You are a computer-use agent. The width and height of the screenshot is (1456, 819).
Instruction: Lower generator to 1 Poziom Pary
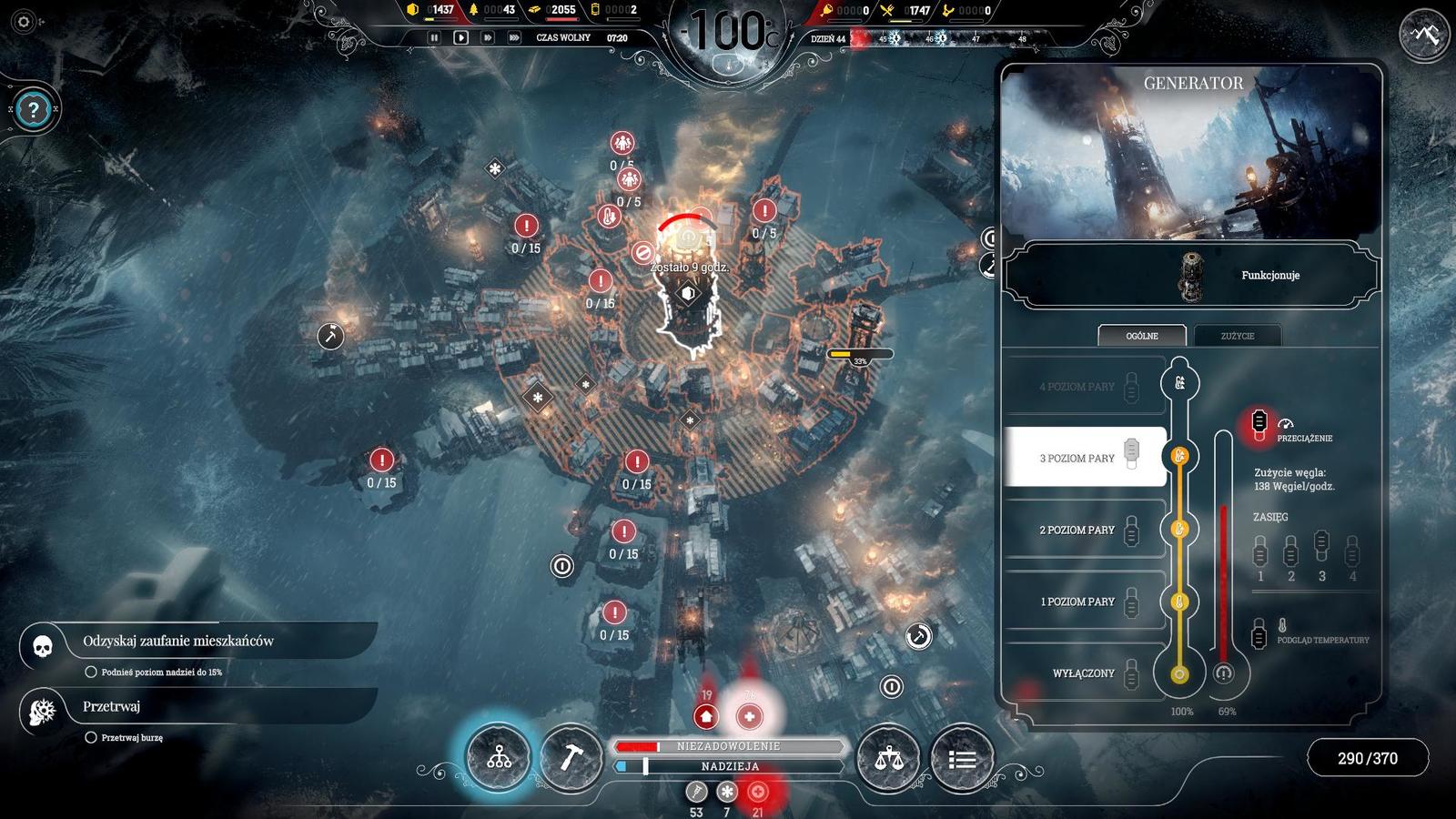(1084, 602)
